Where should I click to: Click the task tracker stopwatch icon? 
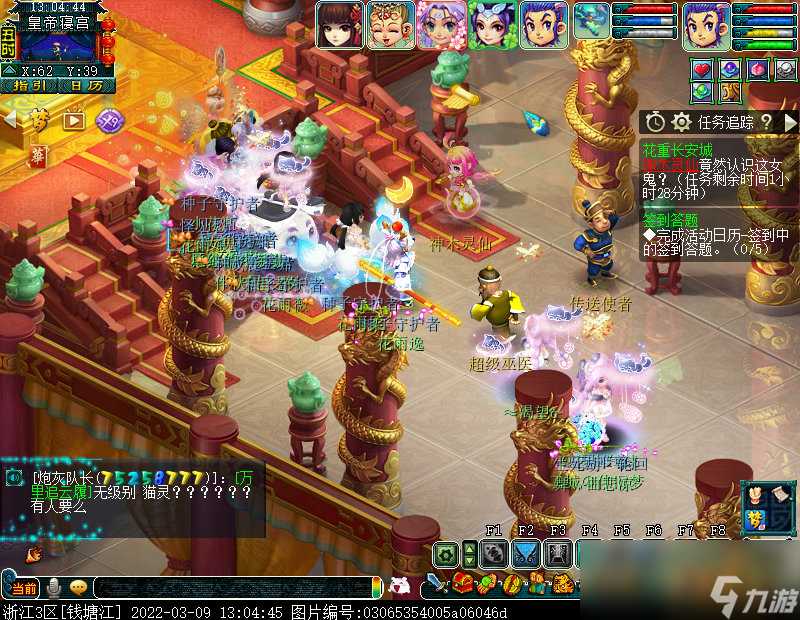pyautogui.click(x=655, y=122)
